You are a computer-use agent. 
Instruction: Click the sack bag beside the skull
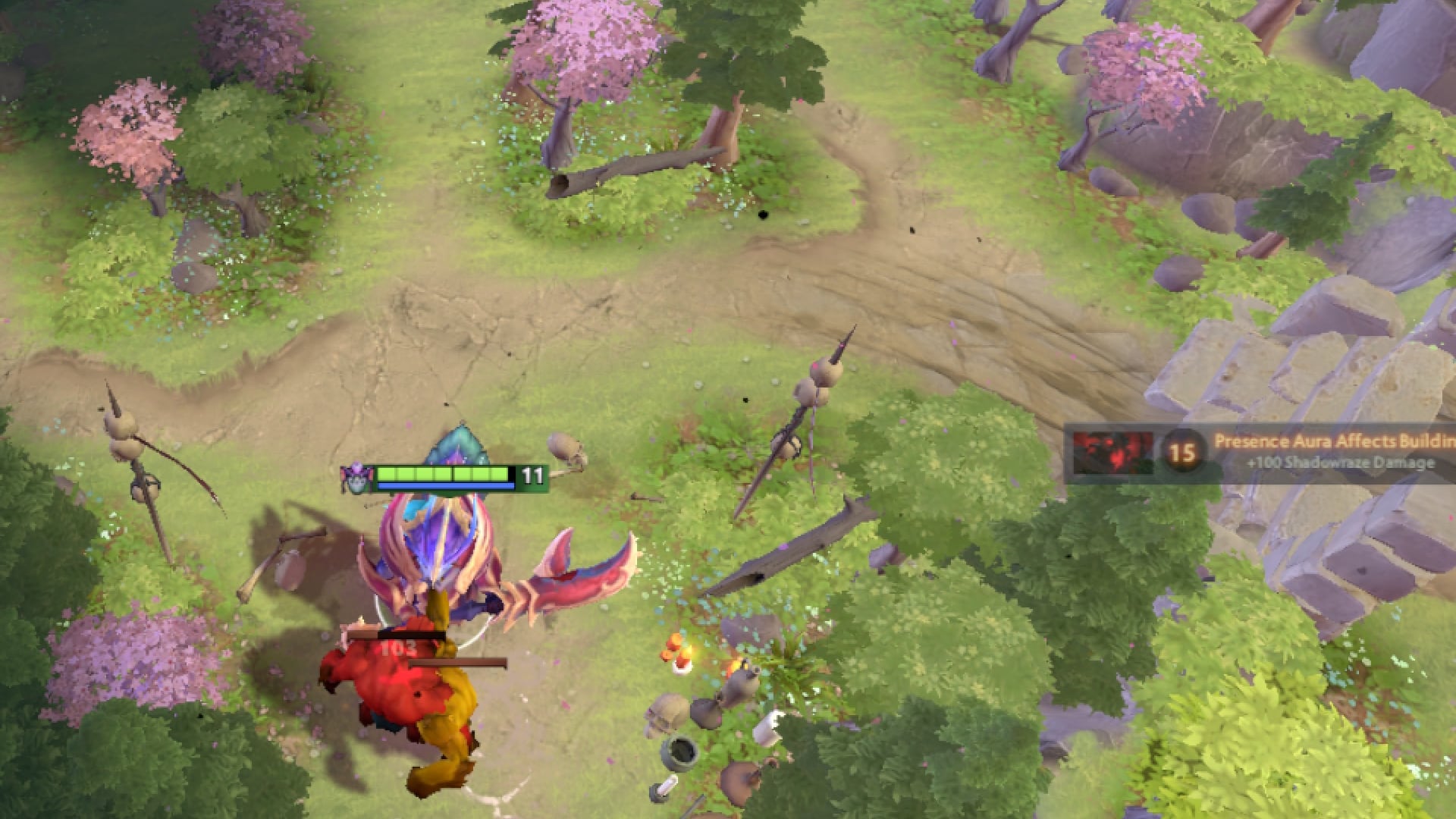coord(705,711)
